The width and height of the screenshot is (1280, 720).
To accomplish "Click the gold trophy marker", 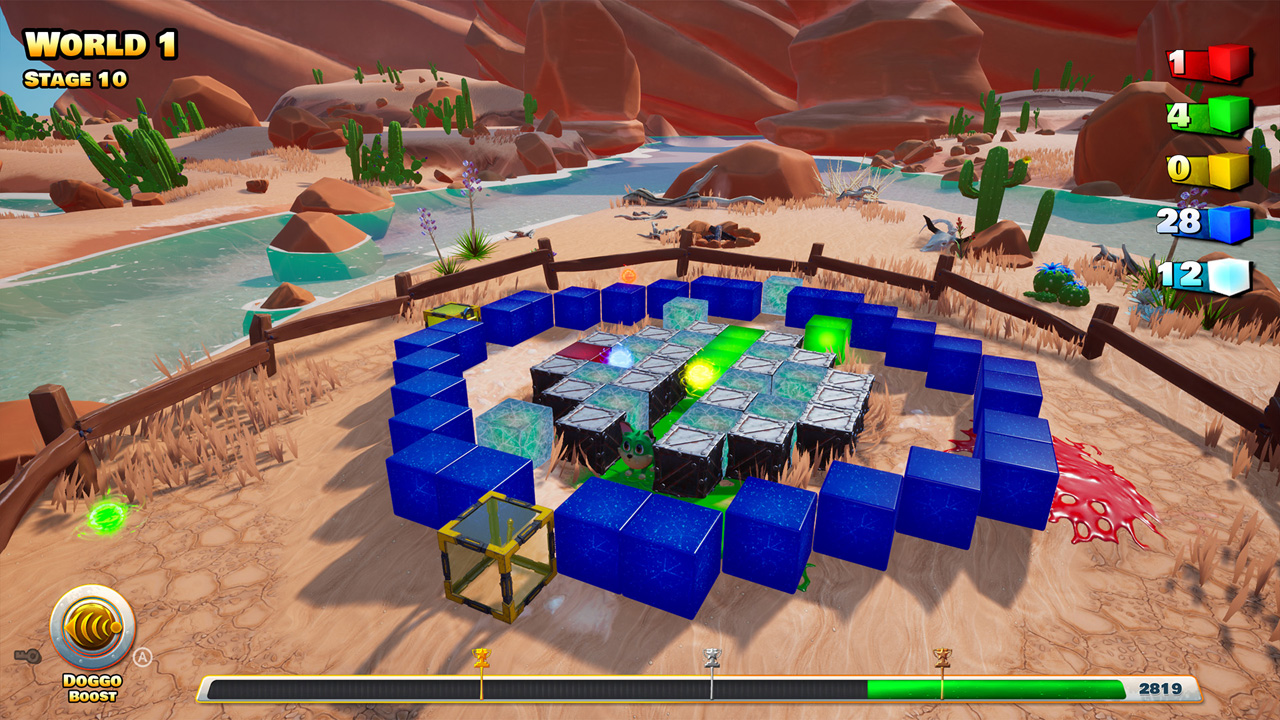I will tap(481, 656).
